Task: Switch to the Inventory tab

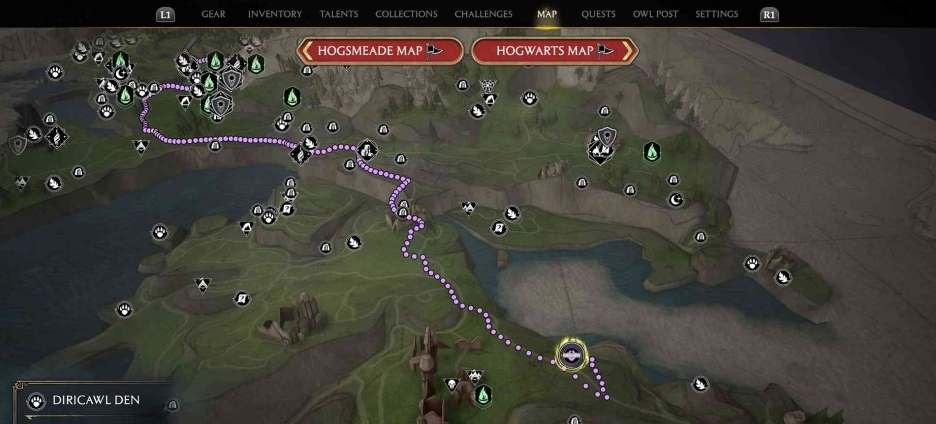Action: pos(274,14)
